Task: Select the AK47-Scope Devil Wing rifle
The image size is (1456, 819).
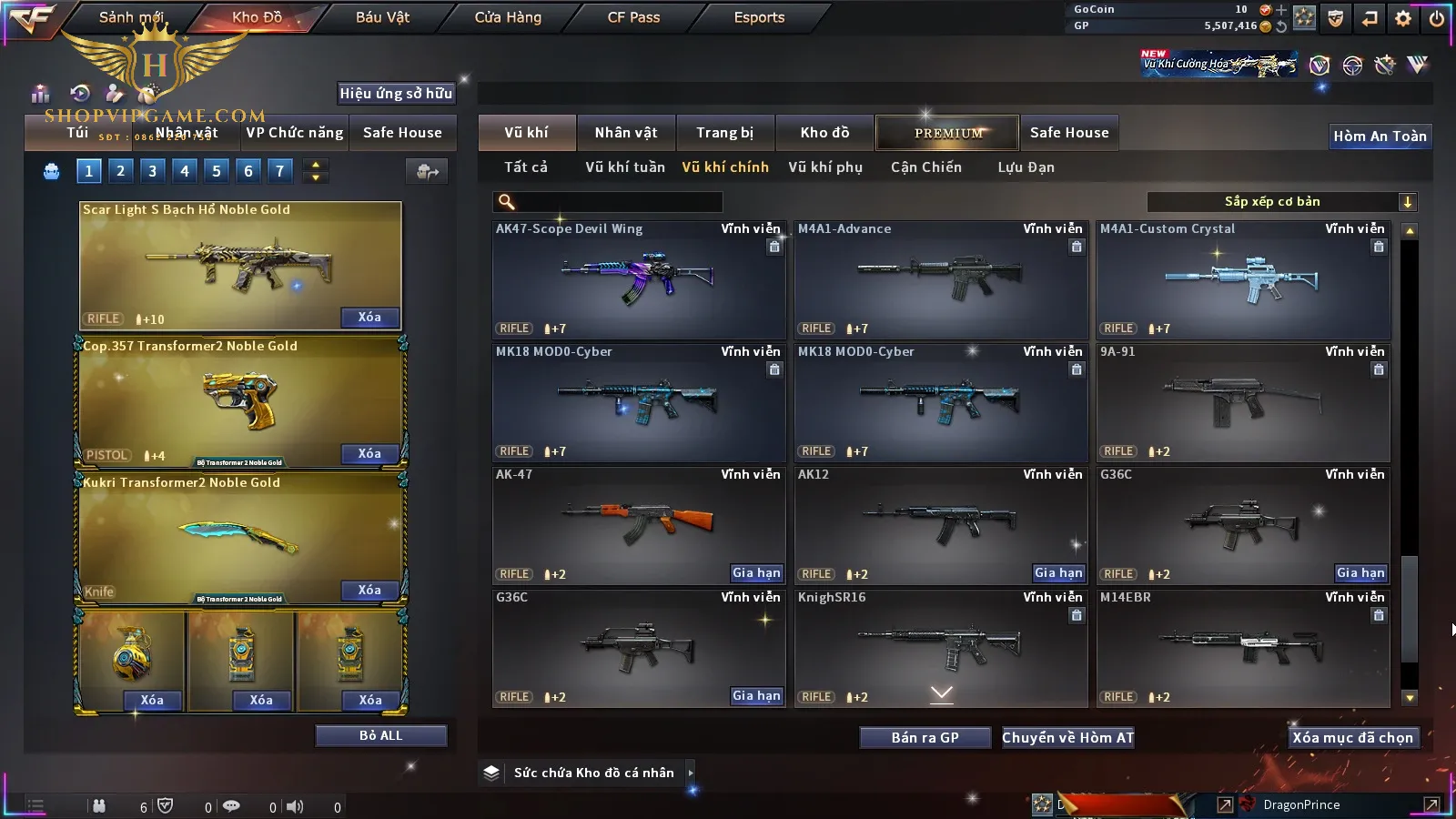Action: click(638, 278)
